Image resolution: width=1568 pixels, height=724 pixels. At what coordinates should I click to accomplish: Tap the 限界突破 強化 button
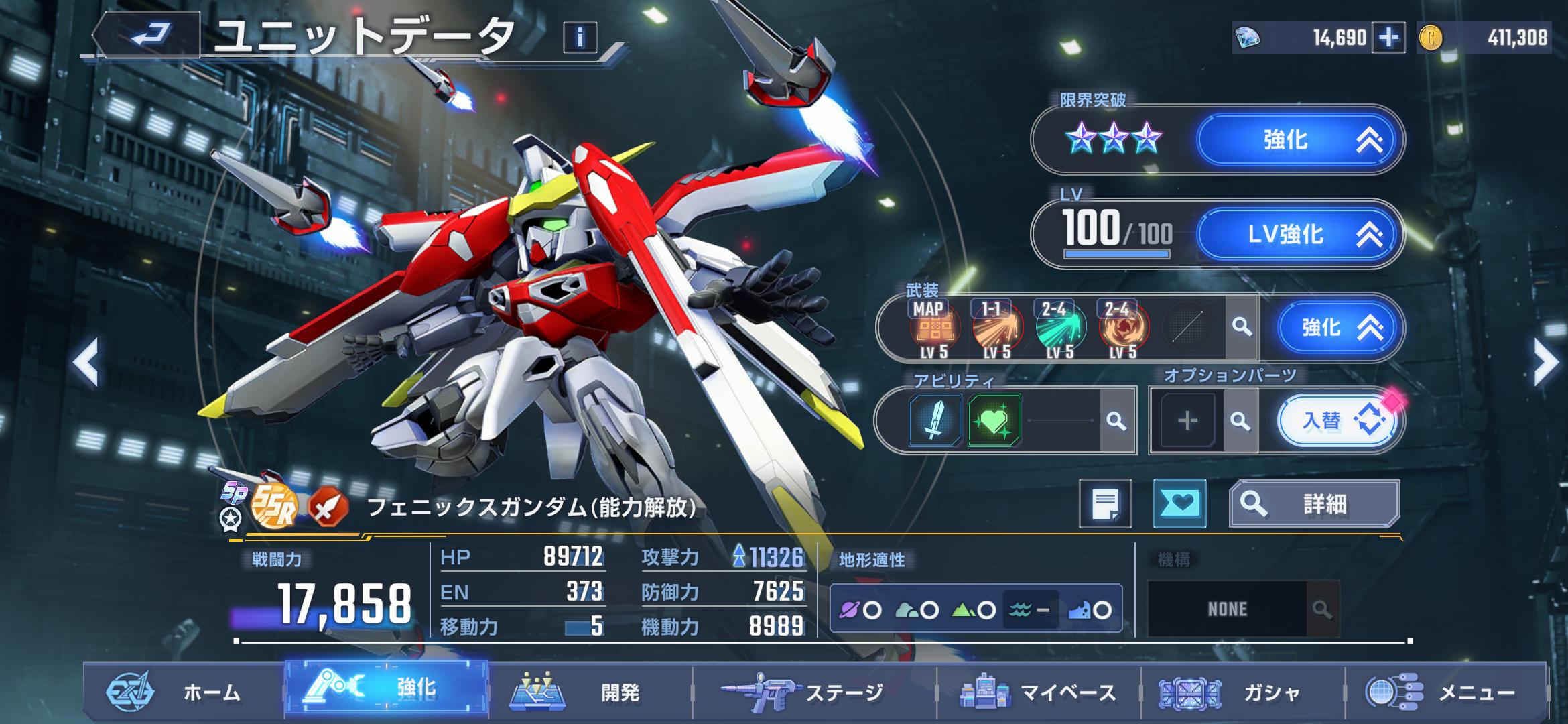(1299, 140)
